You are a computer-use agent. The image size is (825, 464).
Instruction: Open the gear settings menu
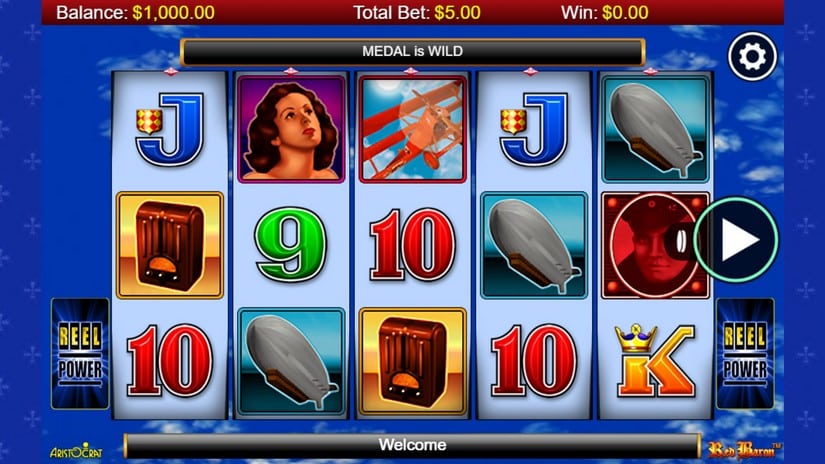(x=752, y=57)
